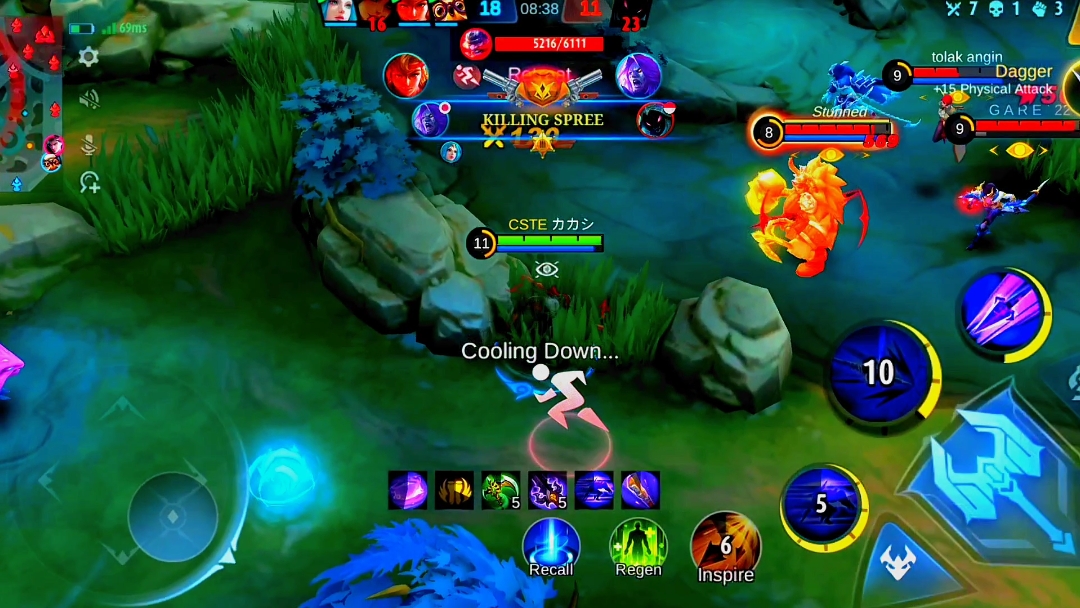Screen dimensions: 1080x608
Task: Activate the Inspire battle spell
Action: (x=726, y=545)
